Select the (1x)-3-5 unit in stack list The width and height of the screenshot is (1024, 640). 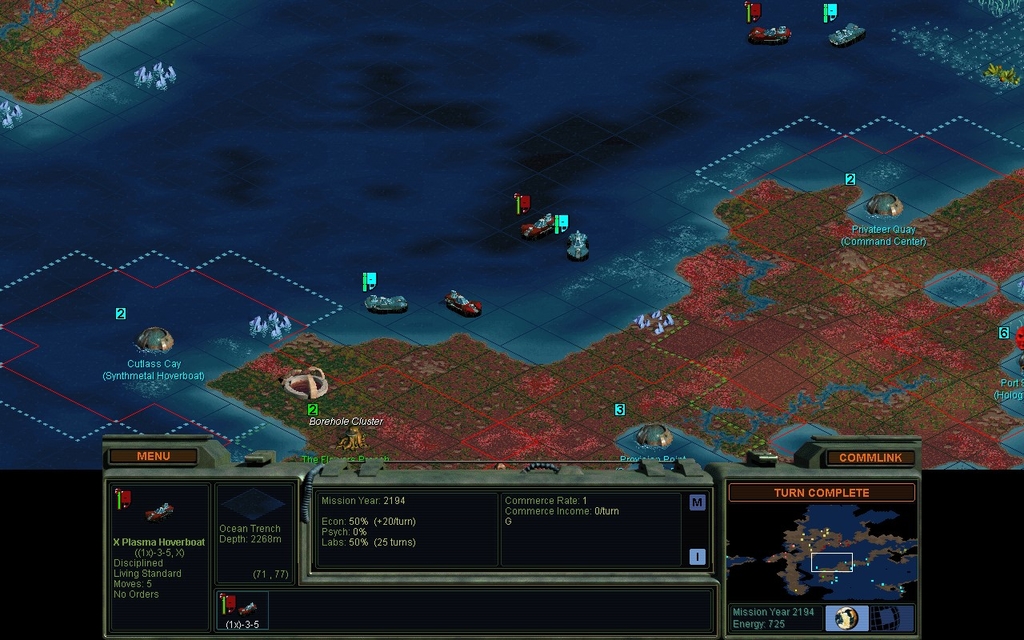point(241,610)
